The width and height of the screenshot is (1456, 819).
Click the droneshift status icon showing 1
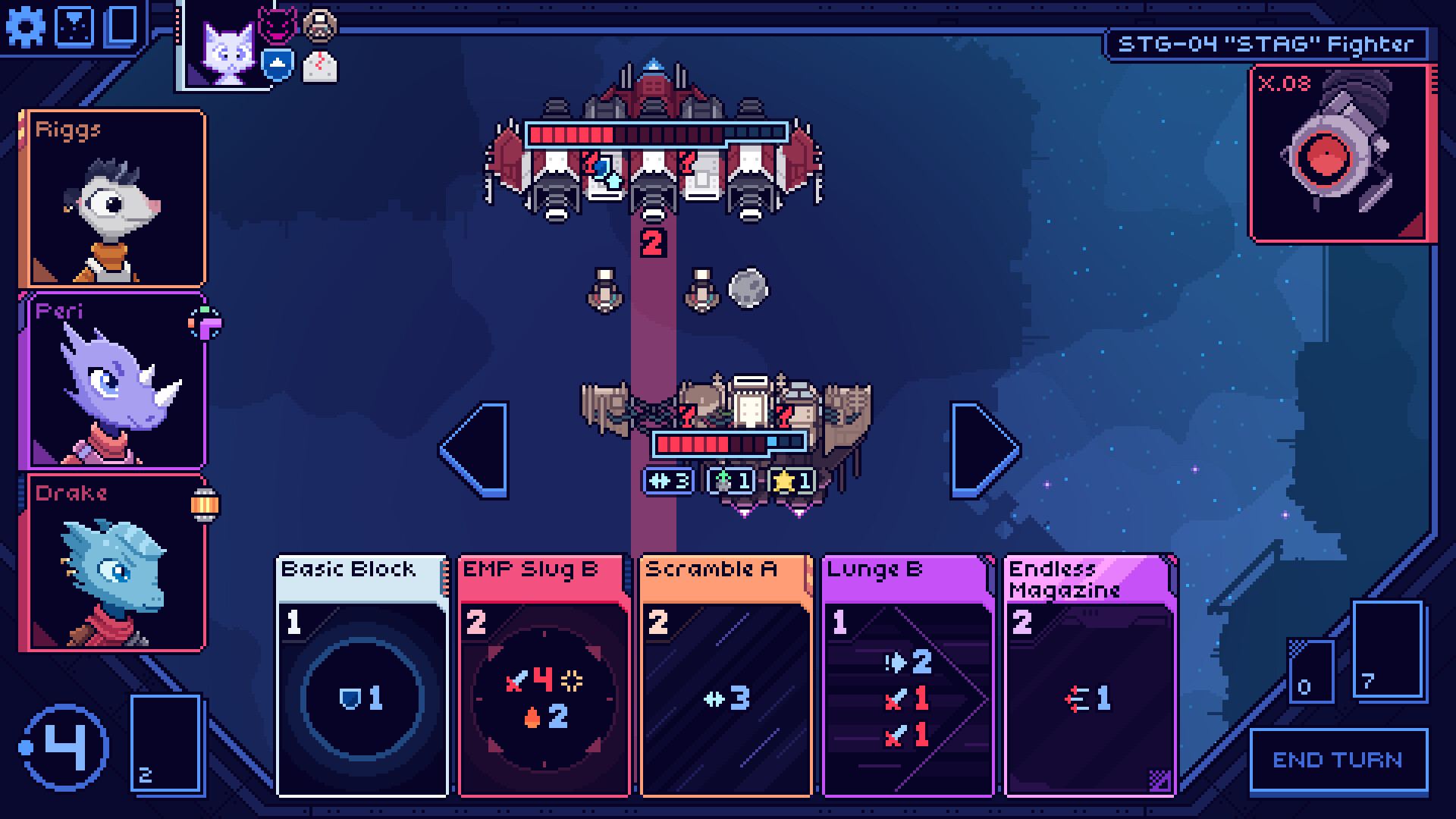[728, 479]
